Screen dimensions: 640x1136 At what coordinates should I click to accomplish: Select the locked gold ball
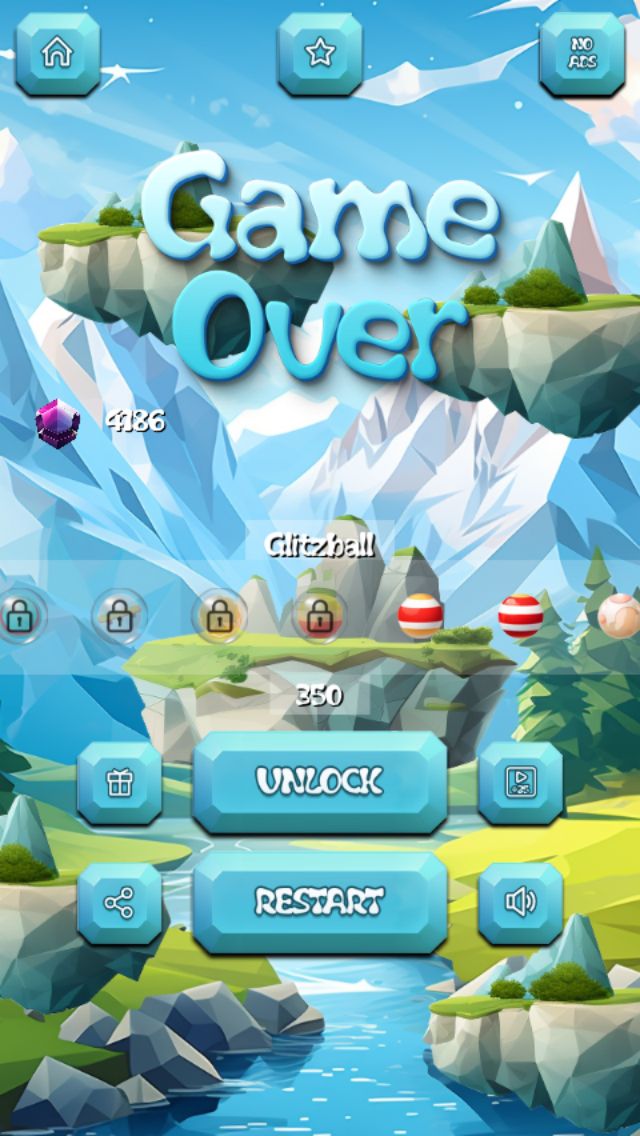tap(219, 616)
